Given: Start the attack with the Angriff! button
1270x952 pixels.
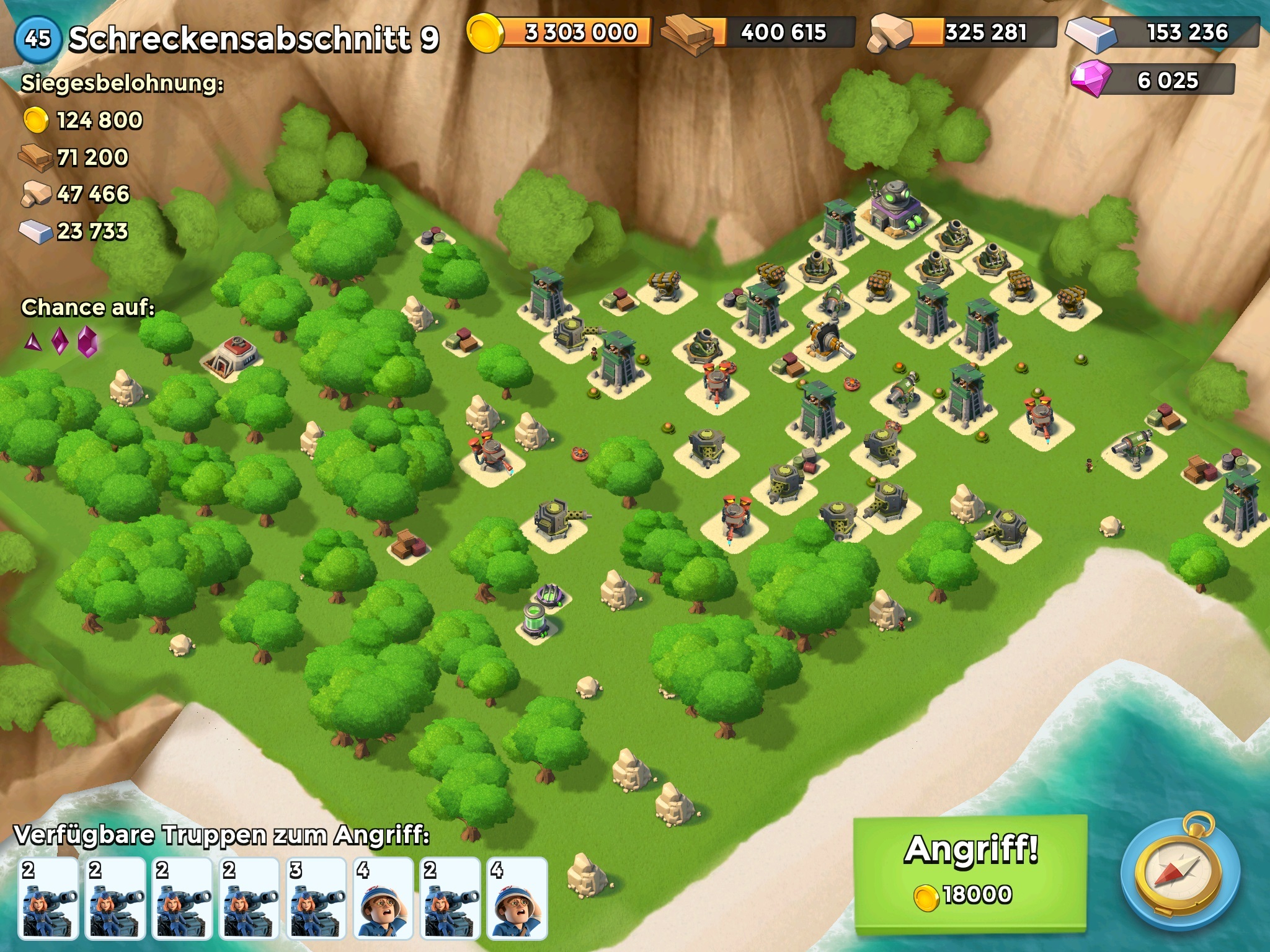Looking at the screenshot, I should click(970, 871).
